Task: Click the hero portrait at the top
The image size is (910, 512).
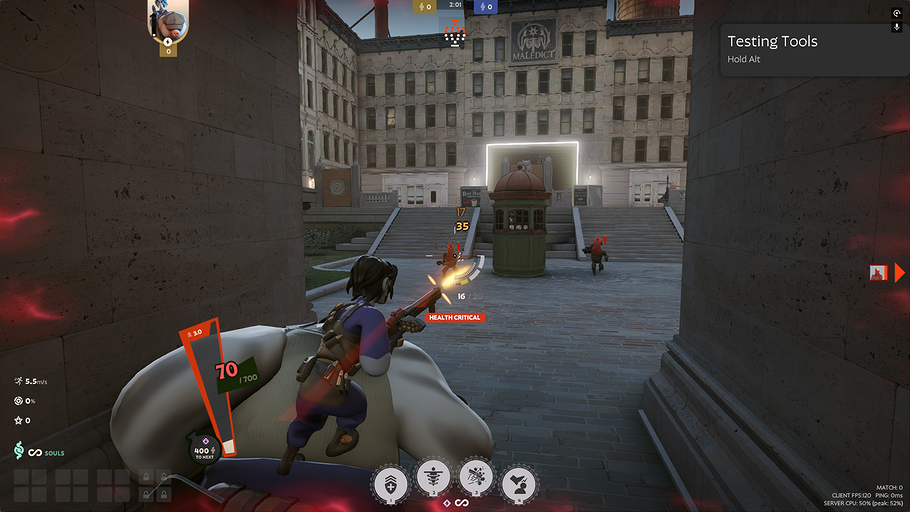Action: pos(169,22)
